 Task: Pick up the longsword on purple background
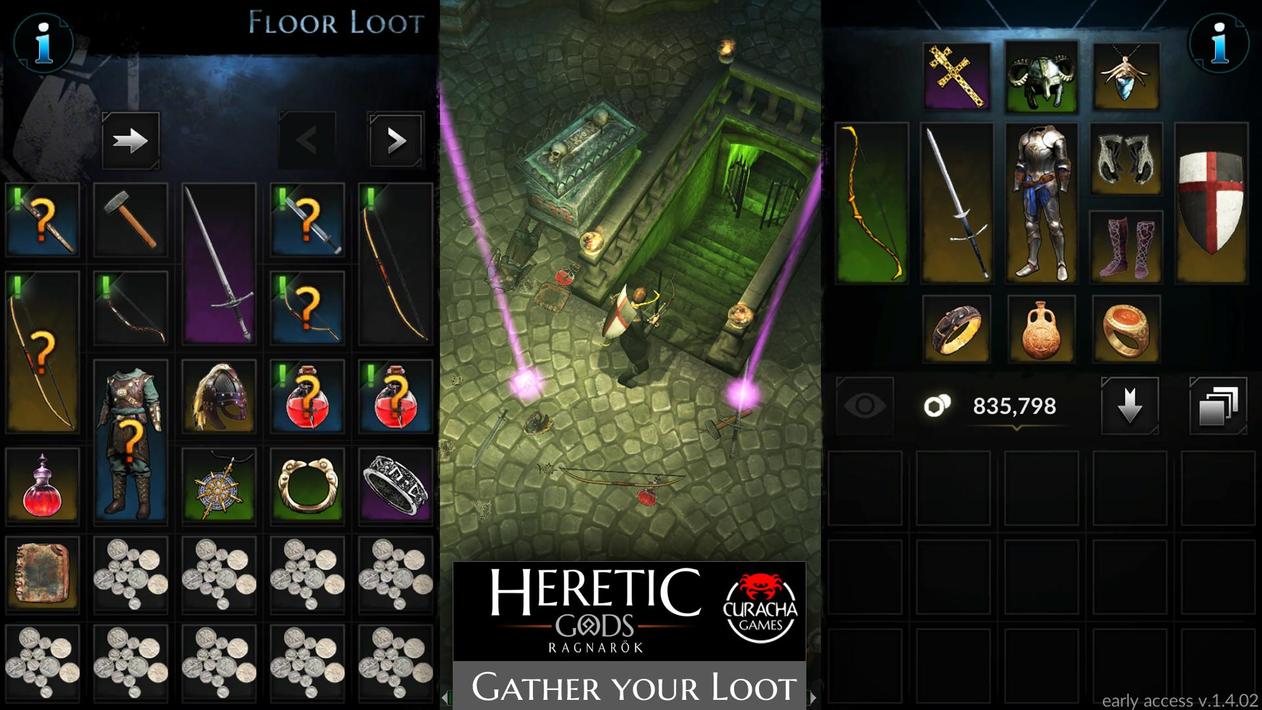[219, 263]
